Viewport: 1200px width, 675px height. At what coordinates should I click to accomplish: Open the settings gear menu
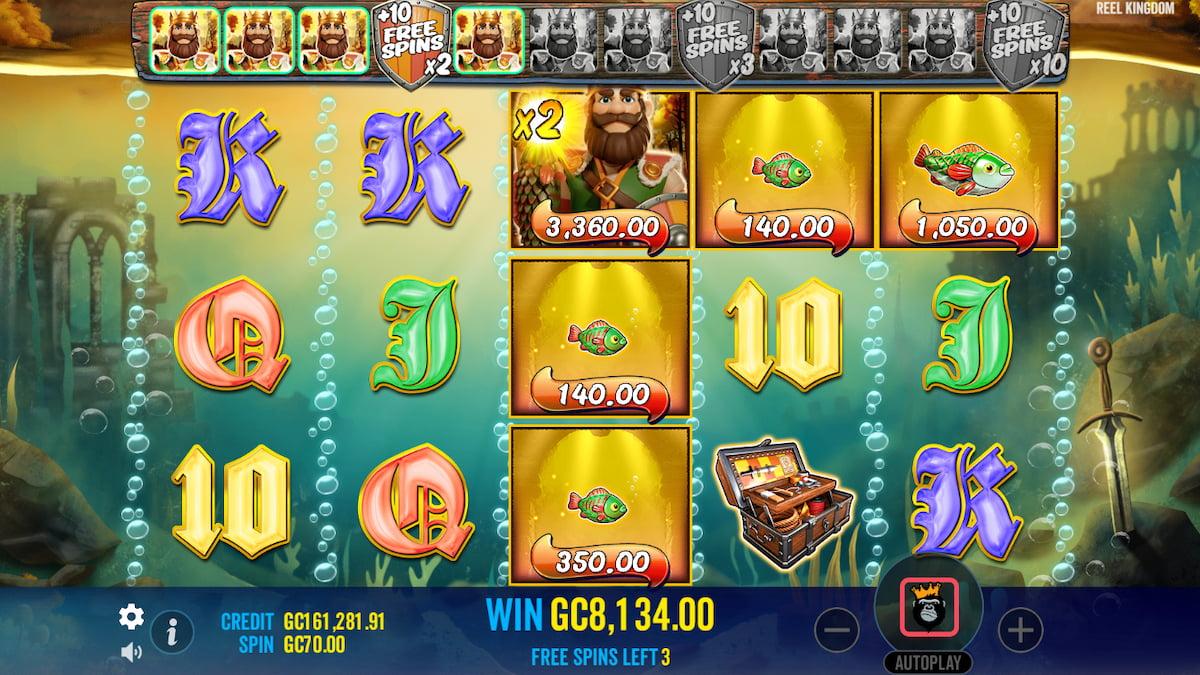131,617
